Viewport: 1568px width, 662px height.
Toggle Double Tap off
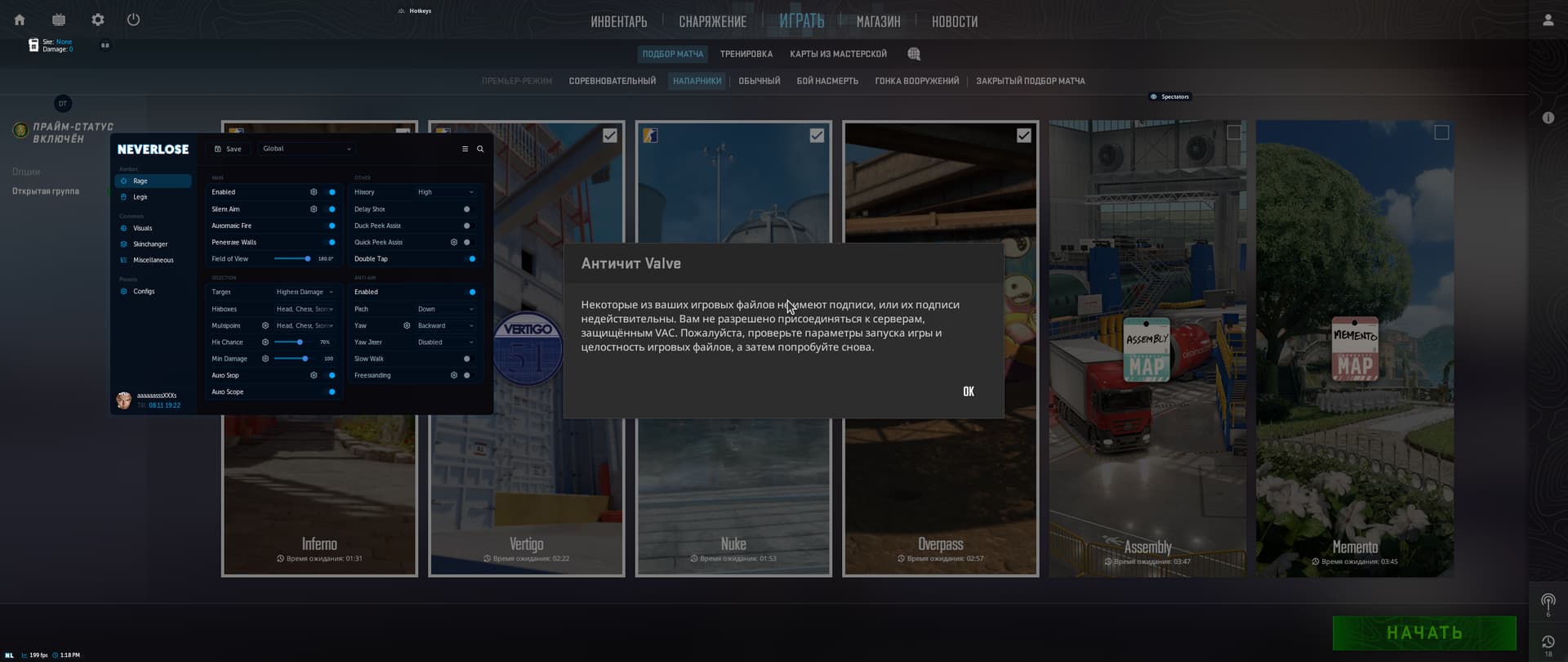click(x=471, y=258)
